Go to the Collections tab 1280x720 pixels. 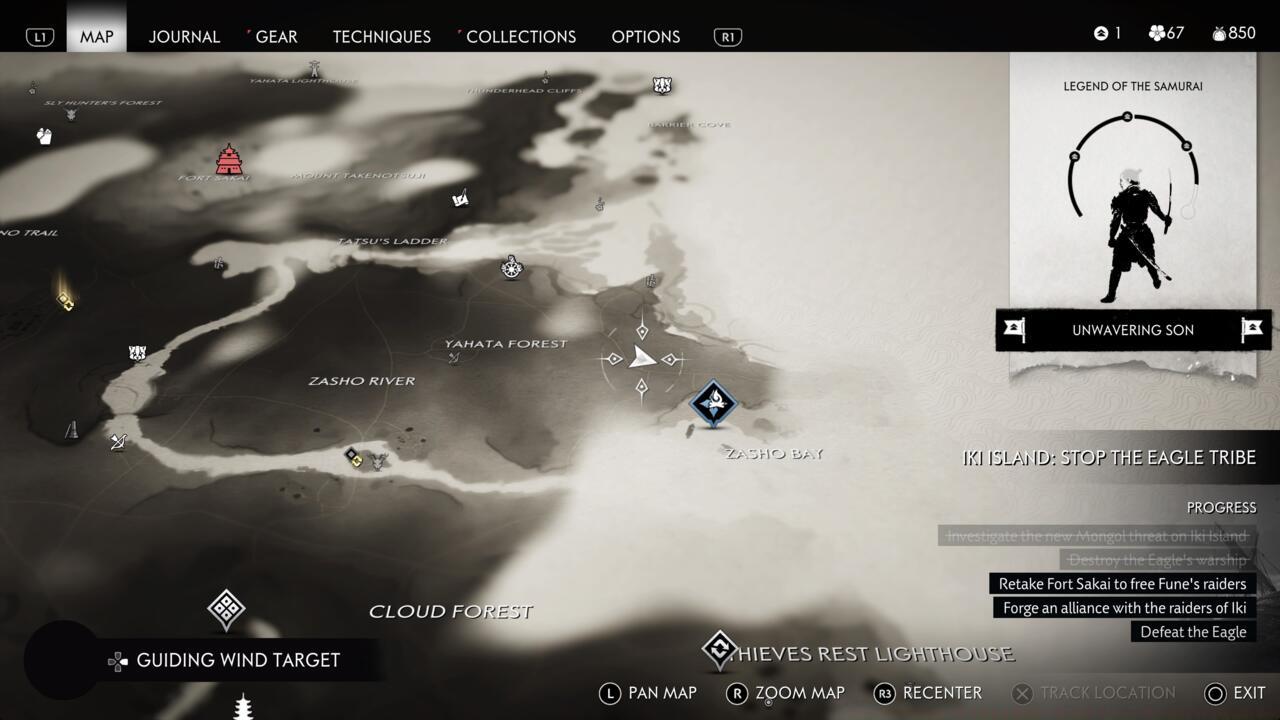[x=520, y=36]
